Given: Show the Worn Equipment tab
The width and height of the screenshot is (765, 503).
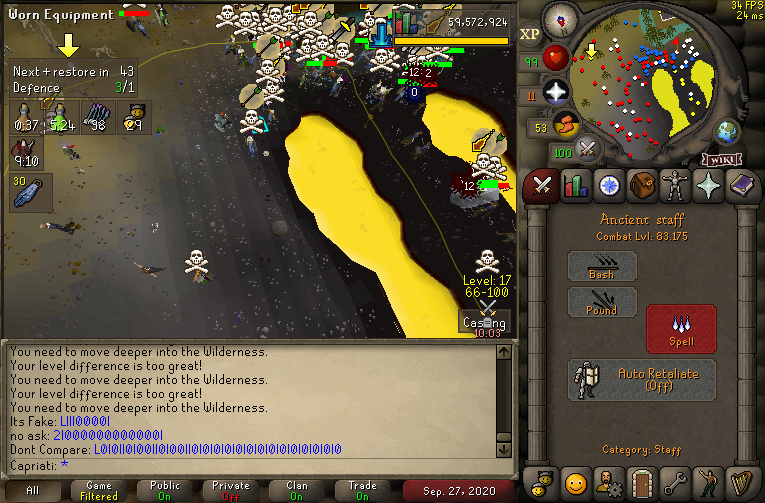Looking at the screenshot, I should pyautogui.click(x=675, y=186).
